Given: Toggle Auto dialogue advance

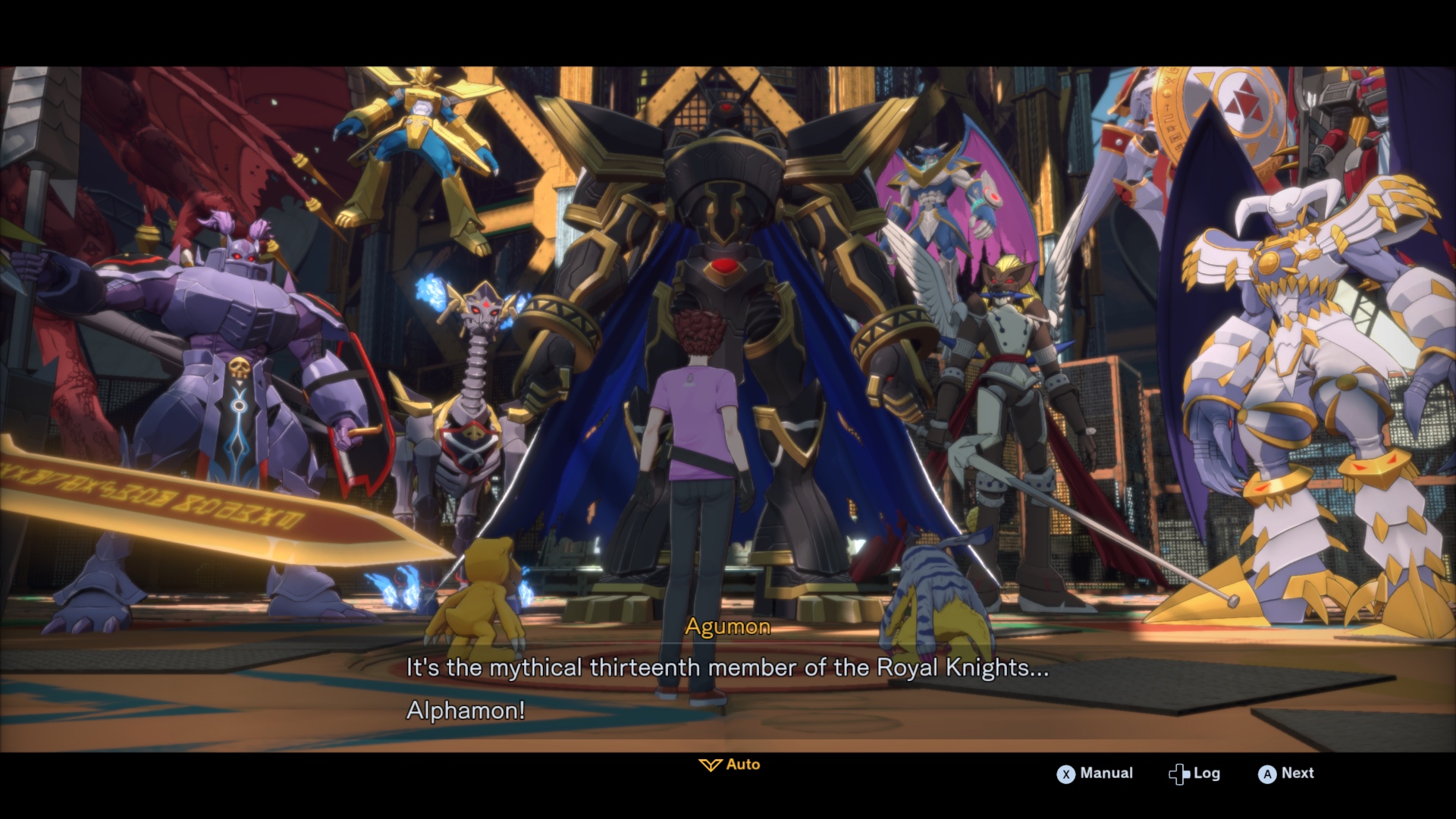Looking at the screenshot, I should coord(730,764).
